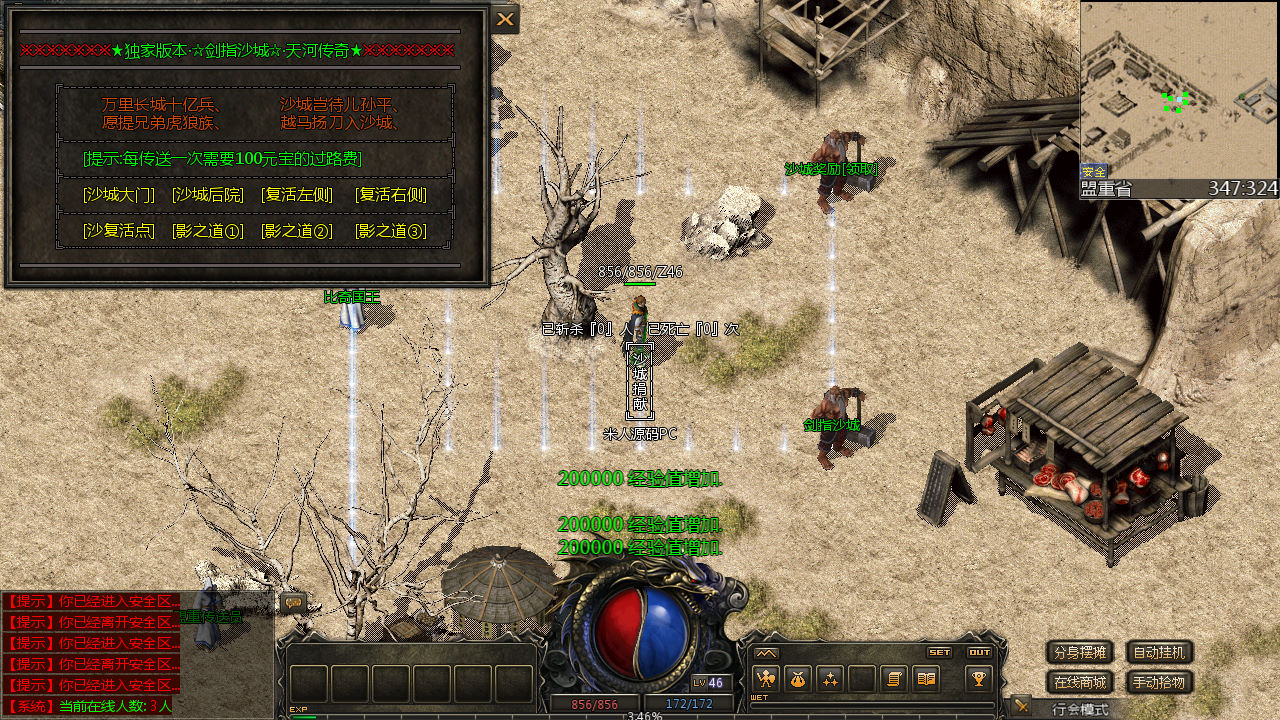This screenshot has height=720, width=1280.
Task: Select the 复活左侧 destination
Action: pyautogui.click(x=297, y=195)
